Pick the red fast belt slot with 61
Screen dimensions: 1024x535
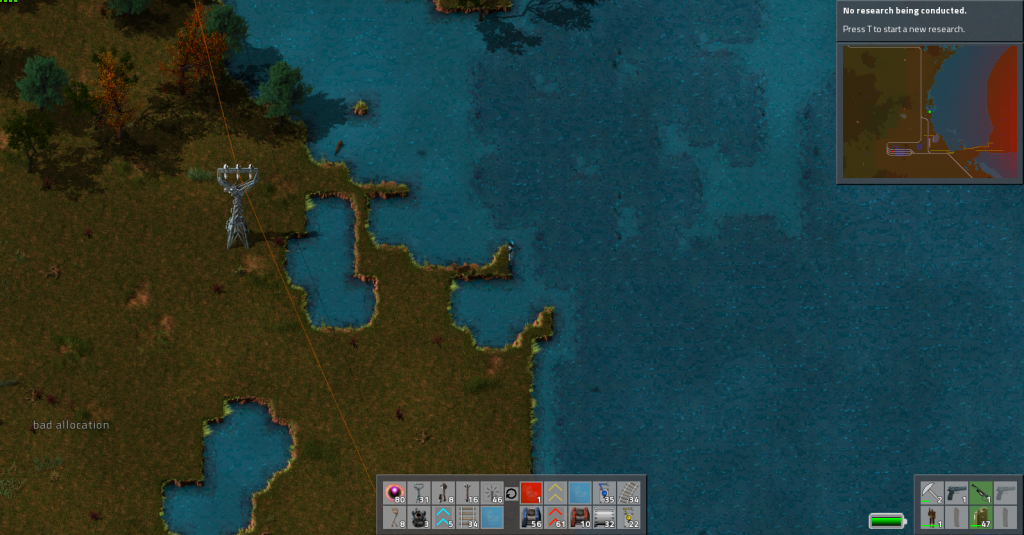tap(555, 517)
